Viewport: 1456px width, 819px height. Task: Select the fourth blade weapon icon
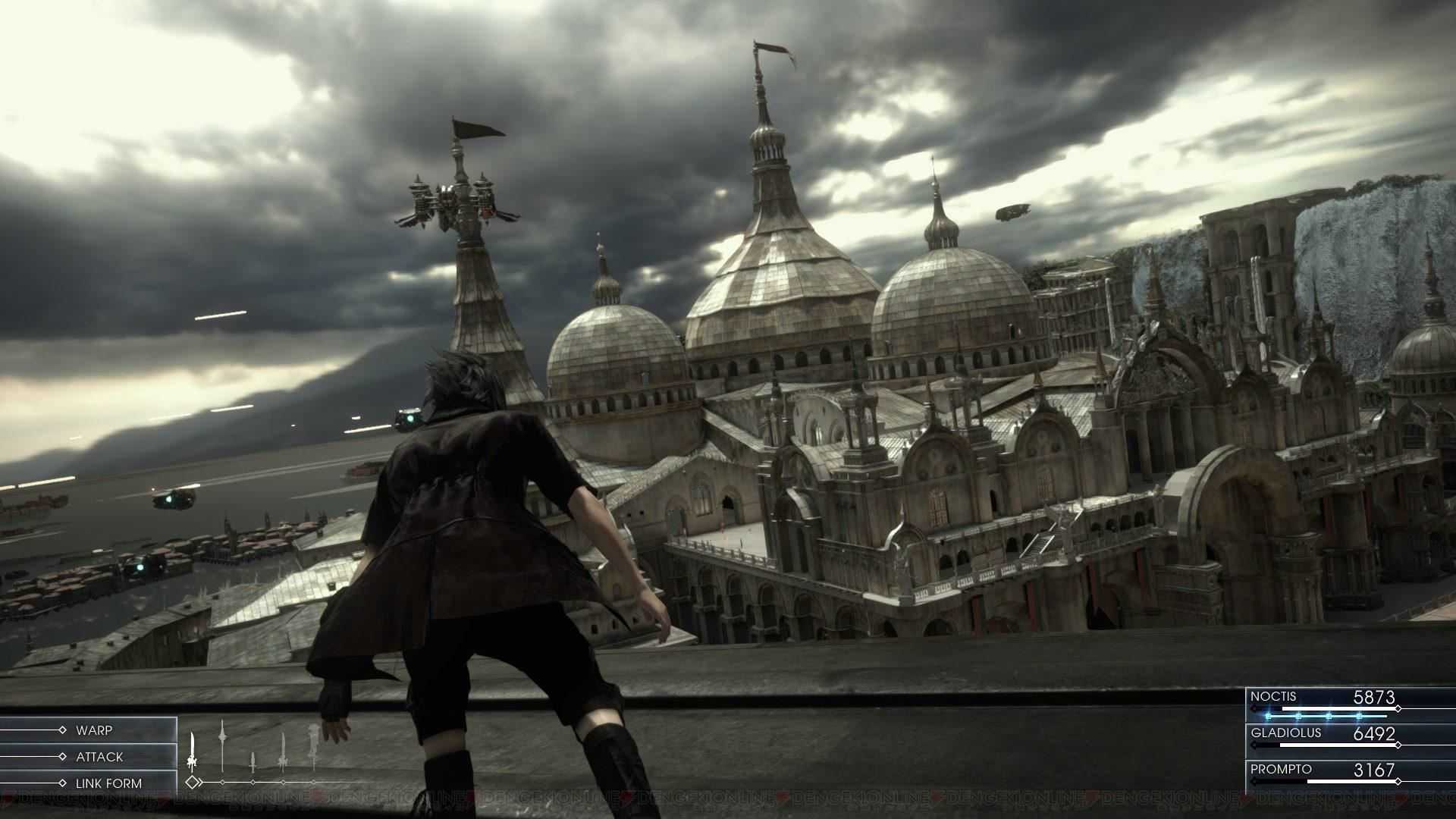[283, 747]
